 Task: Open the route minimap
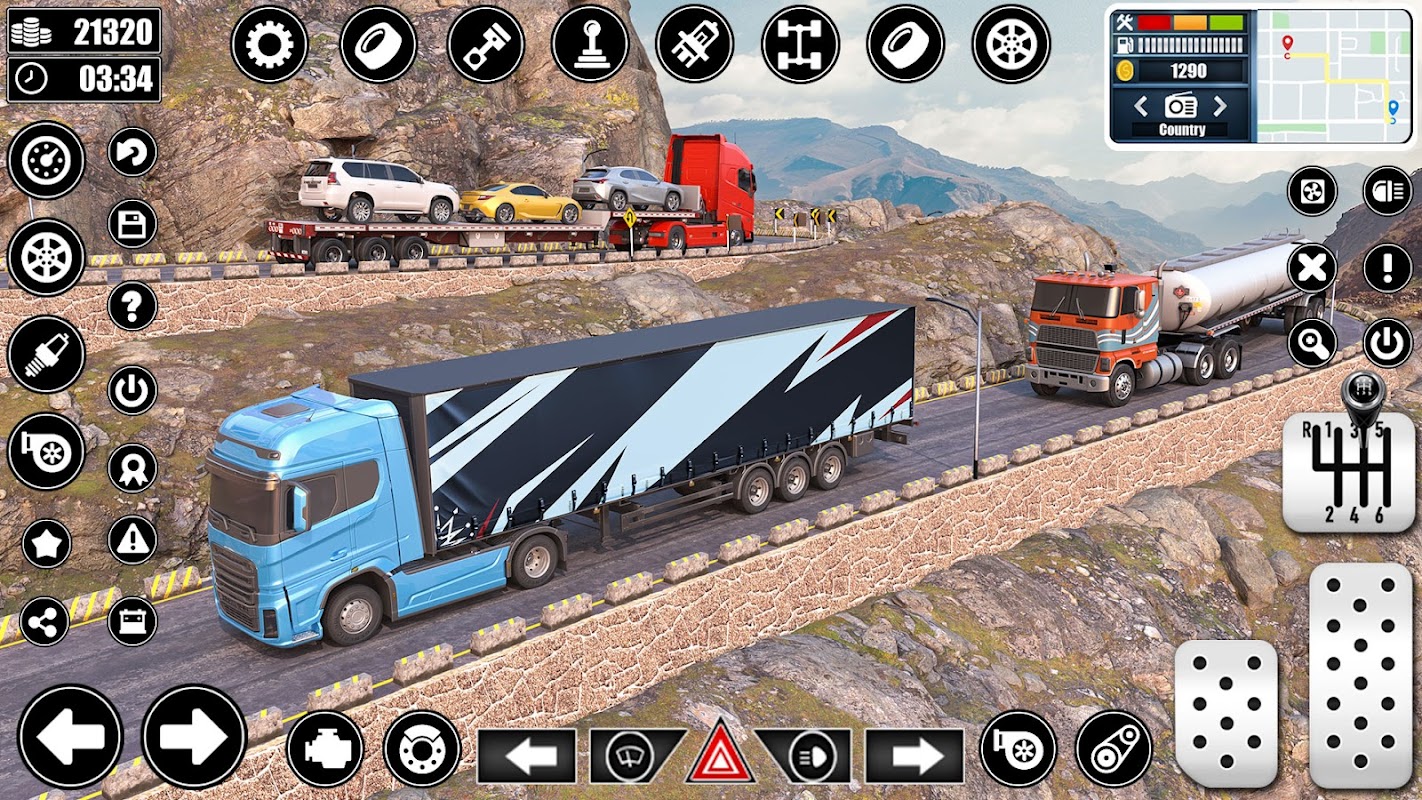[x=1333, y=76]
